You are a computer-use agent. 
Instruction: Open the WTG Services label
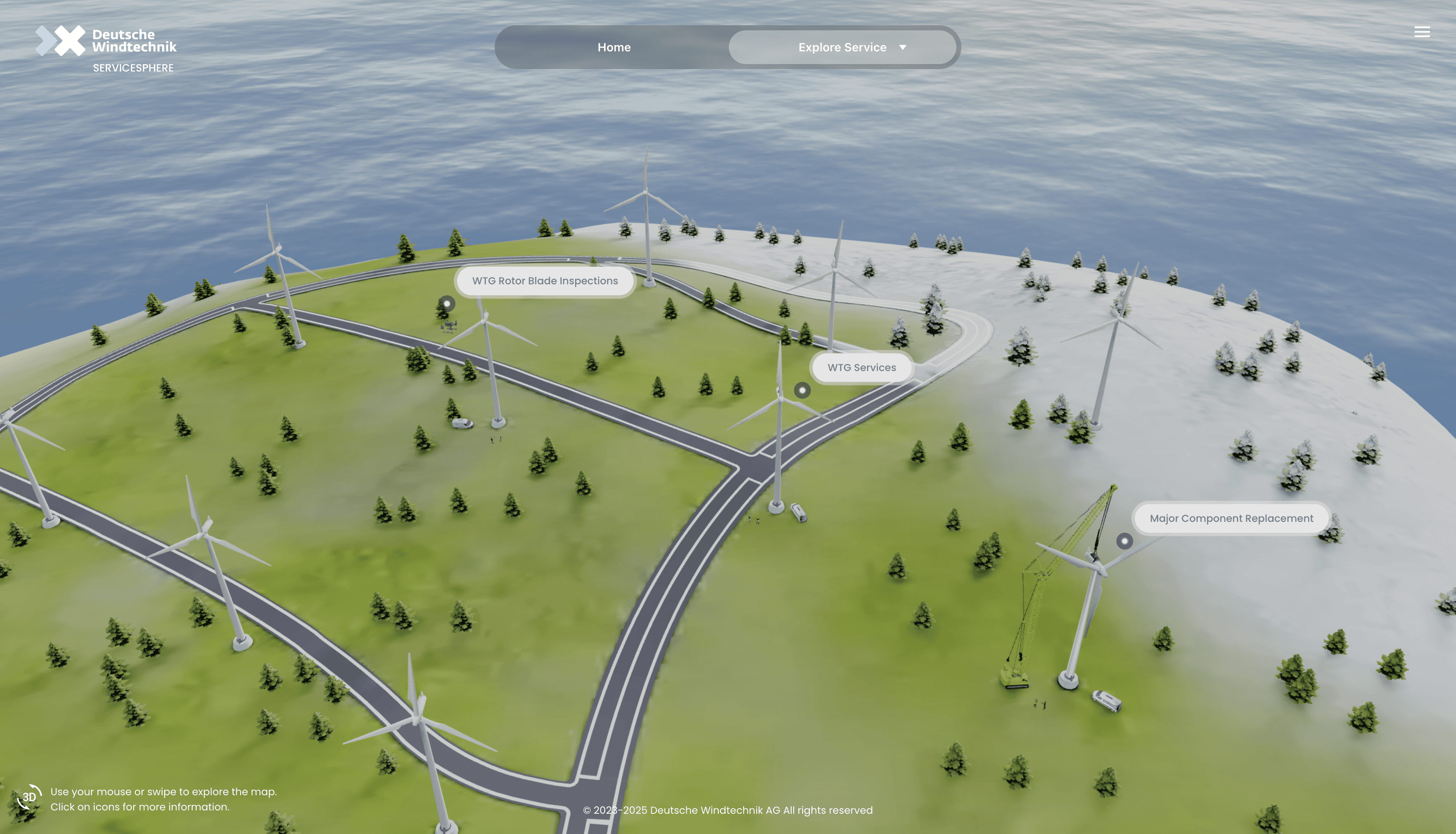861,368
